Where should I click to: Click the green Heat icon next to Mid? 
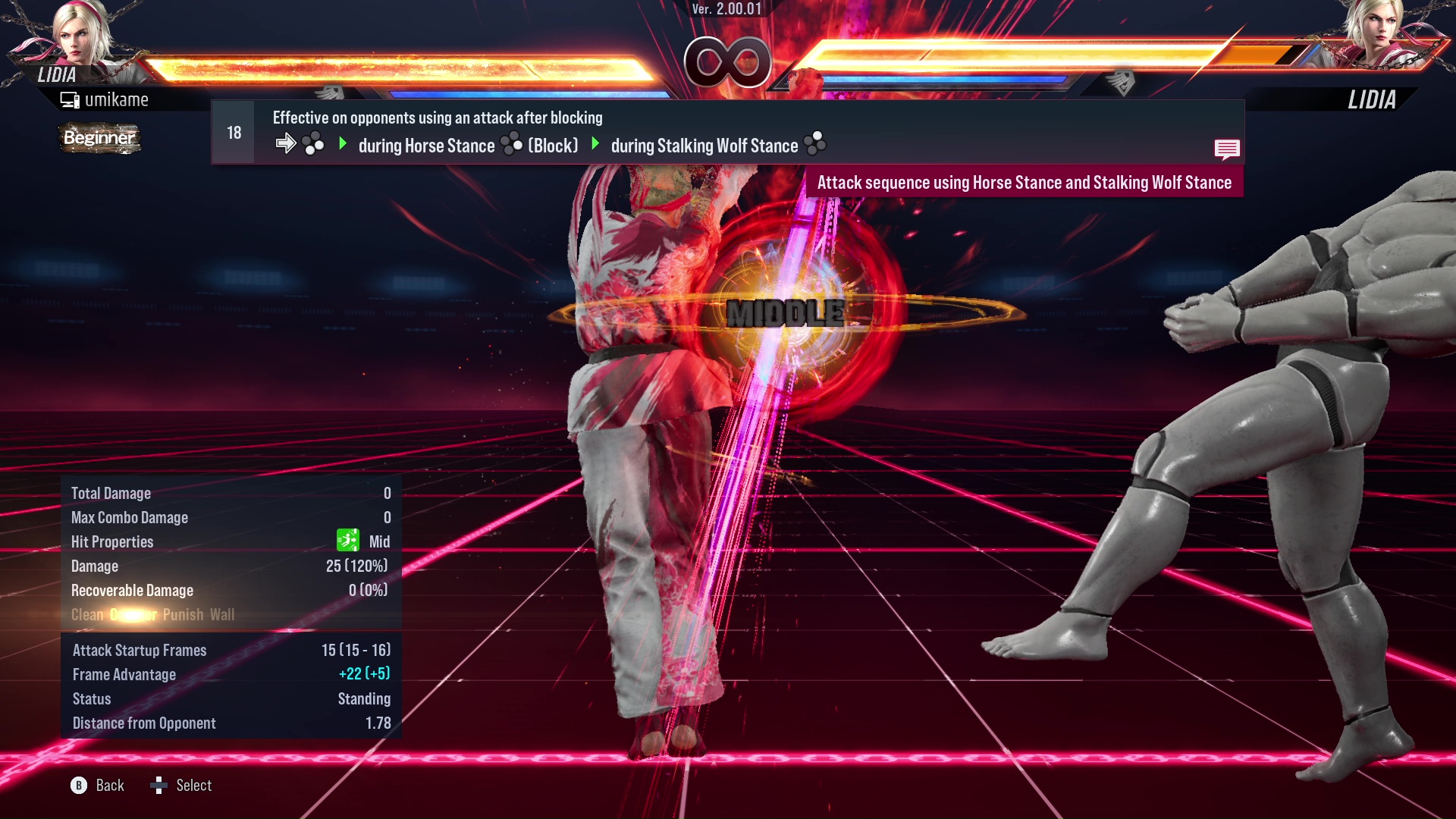coord(347,541)
